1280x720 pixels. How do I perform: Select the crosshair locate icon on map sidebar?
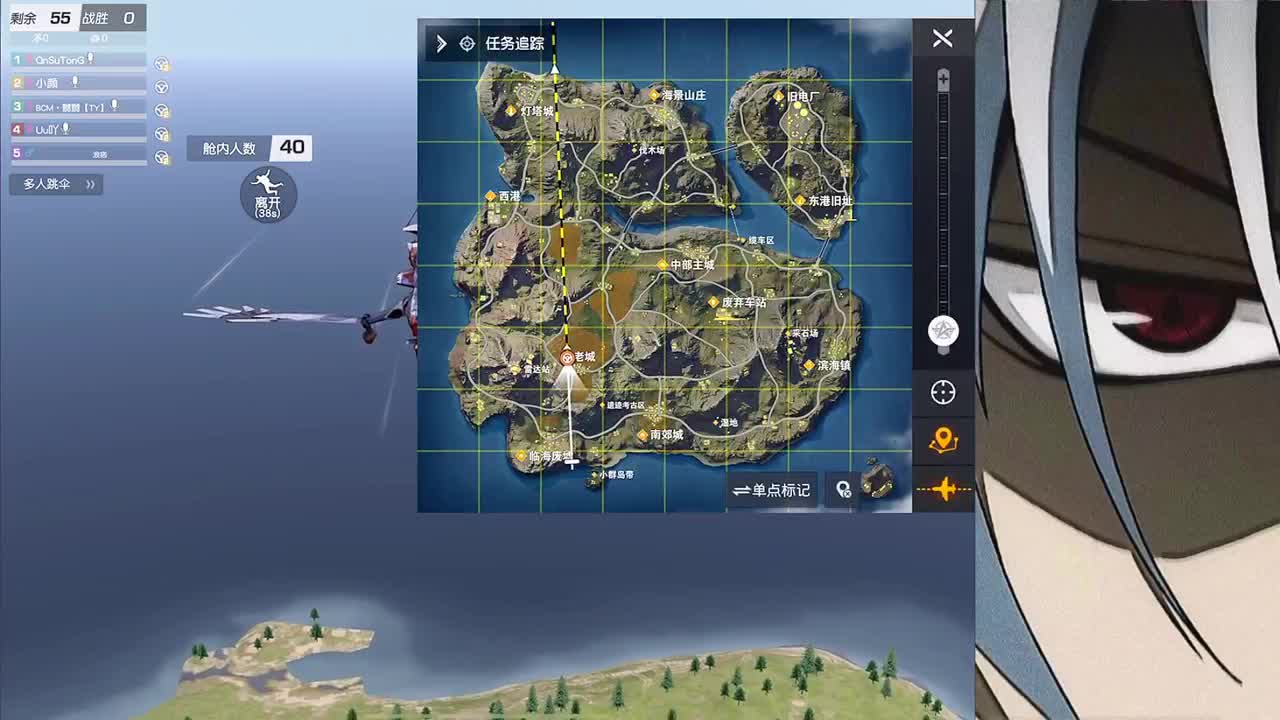tap(943, 393)
